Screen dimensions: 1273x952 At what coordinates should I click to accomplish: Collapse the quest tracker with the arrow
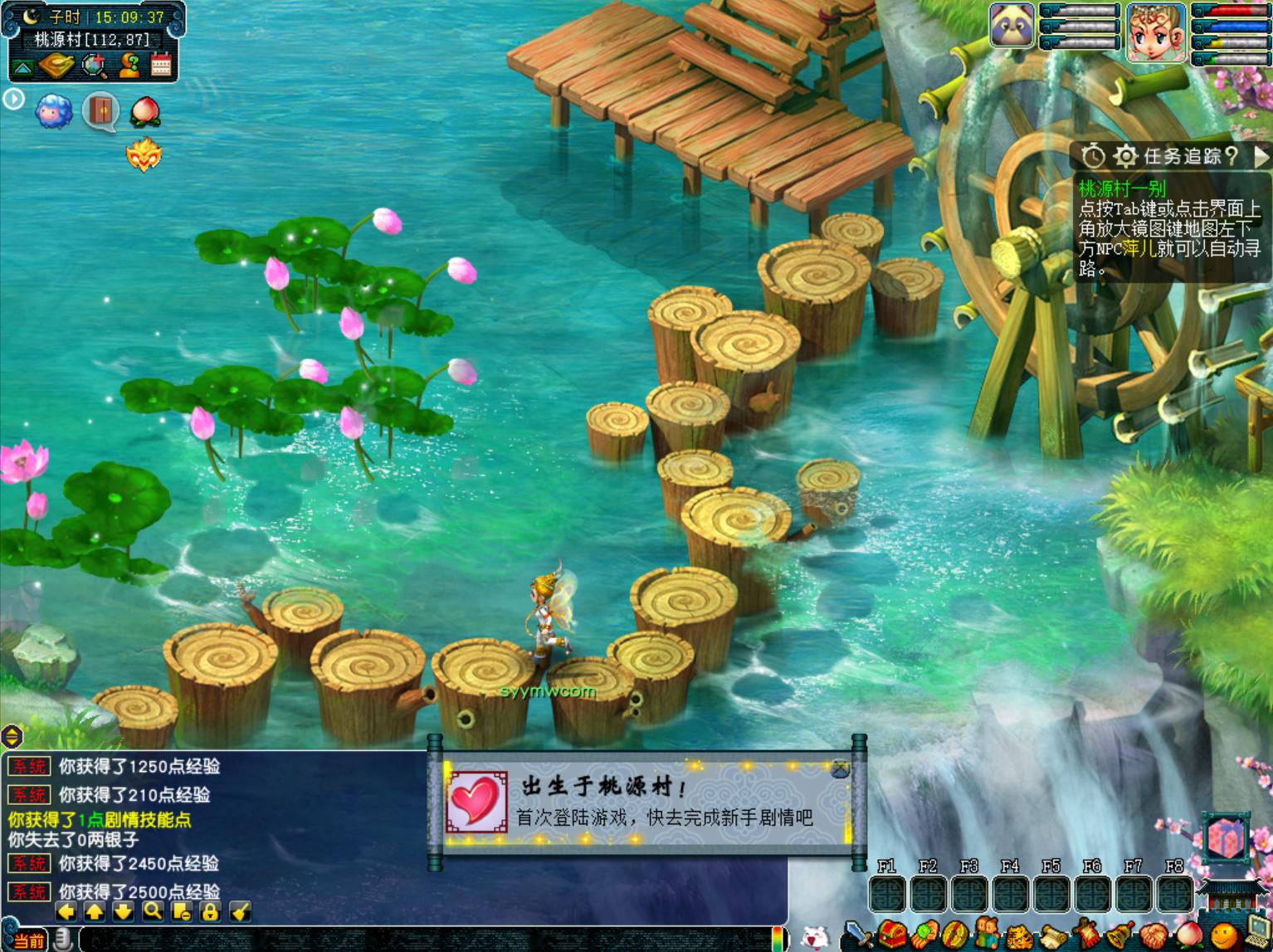(1261, 156)
